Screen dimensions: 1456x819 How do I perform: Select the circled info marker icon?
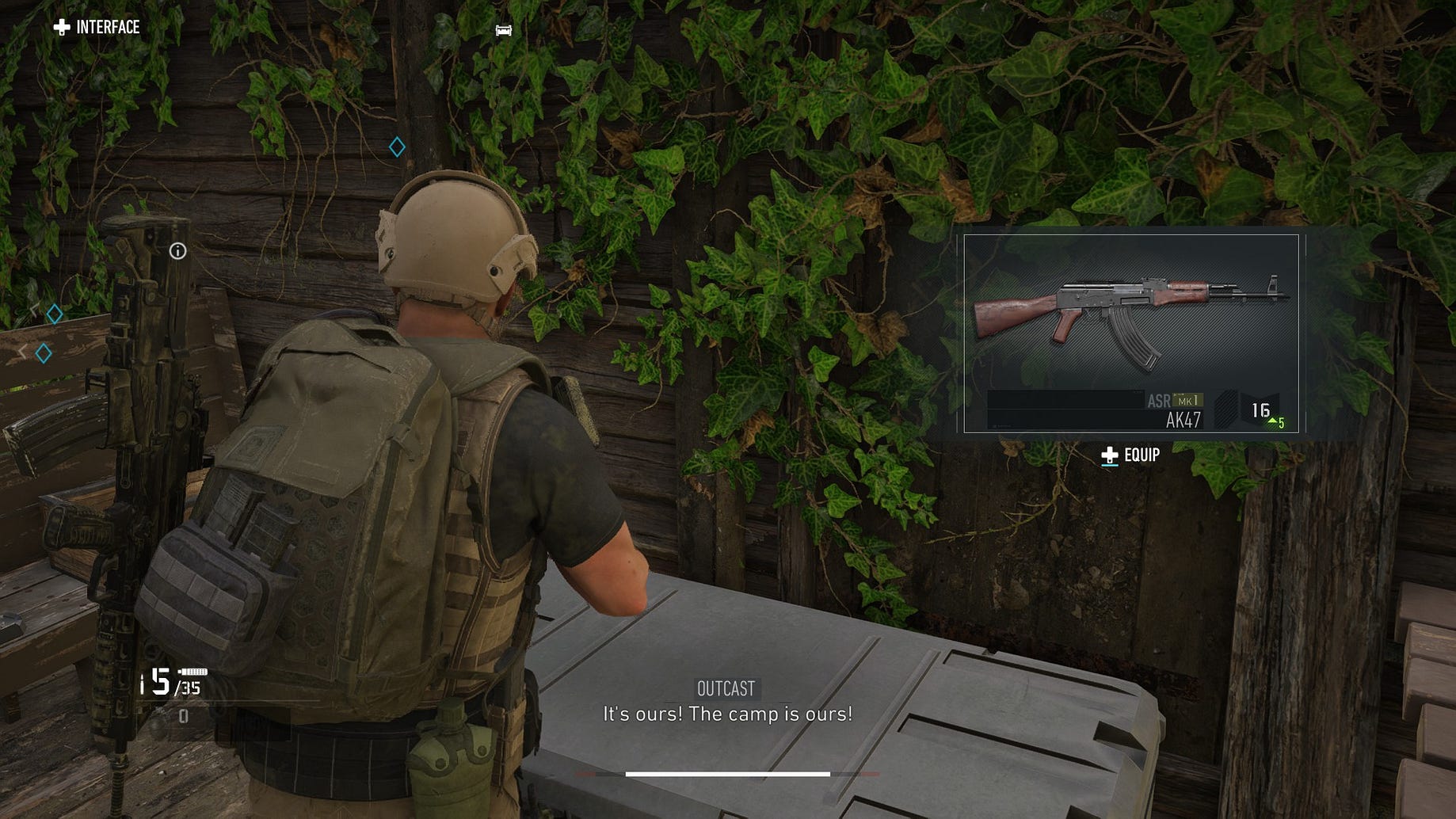coord(178,251)
